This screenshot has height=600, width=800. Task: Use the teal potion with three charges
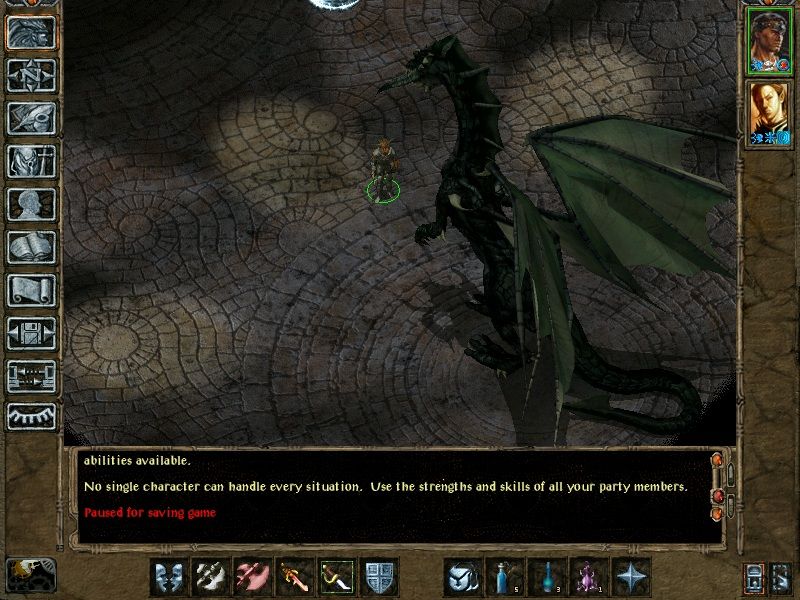tap(547, 577)
